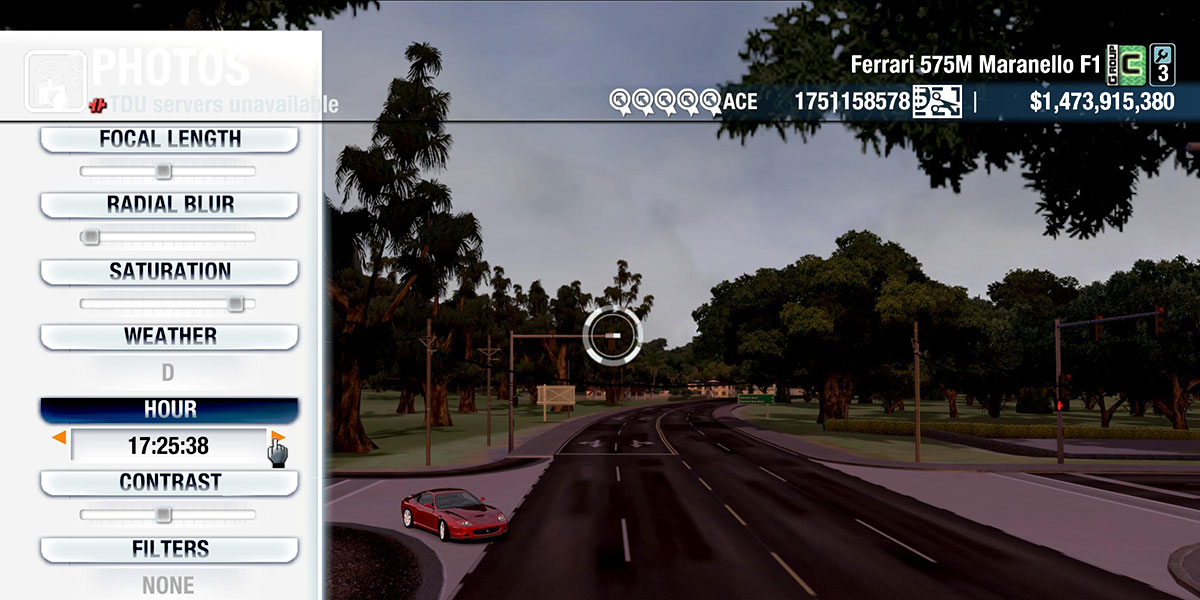Select the Focal Length option
The height and width of the screenshot is (600, 1200).
pos(169,140)
